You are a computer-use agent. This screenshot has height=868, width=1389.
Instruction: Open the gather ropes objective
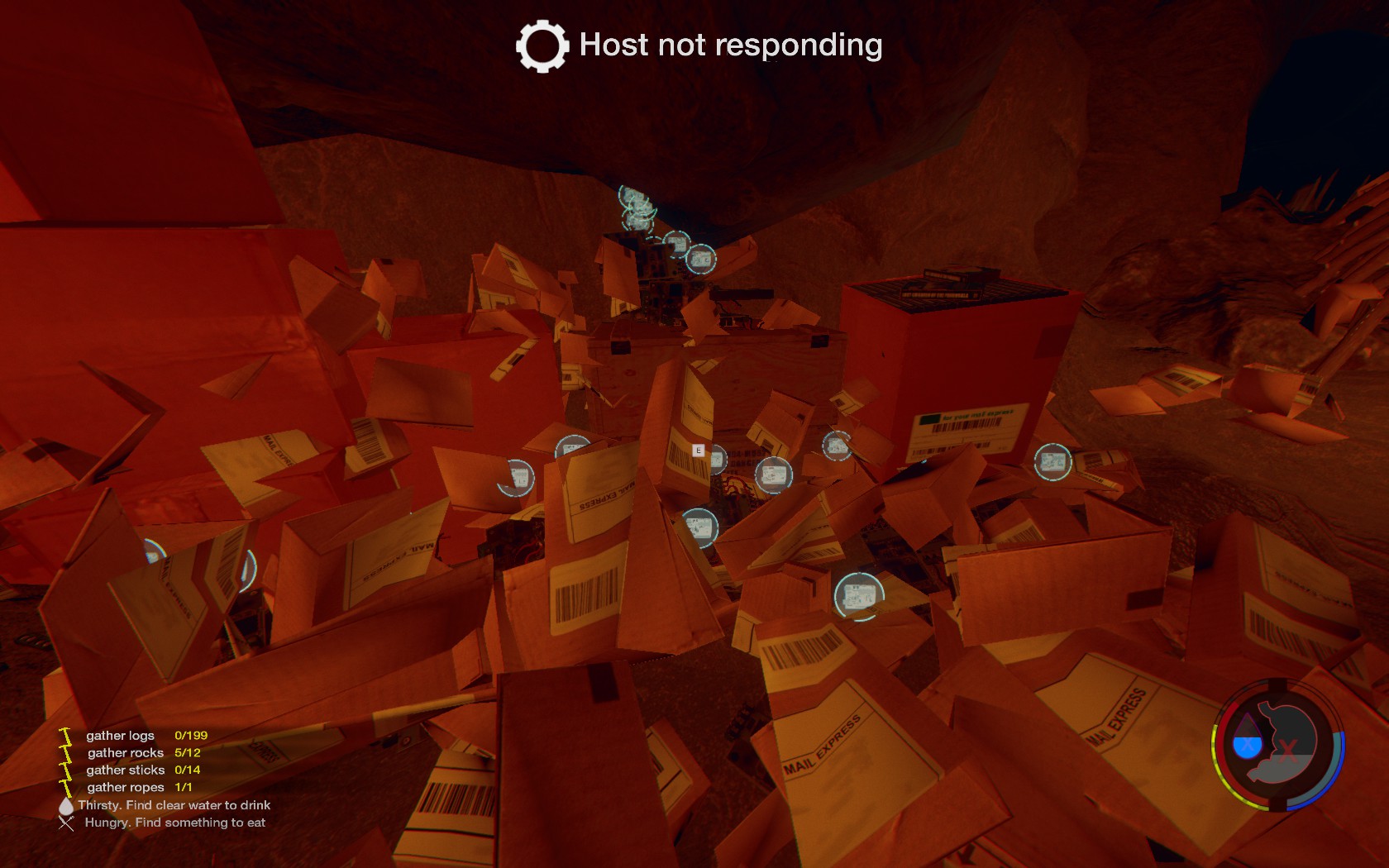click(126, 788)
